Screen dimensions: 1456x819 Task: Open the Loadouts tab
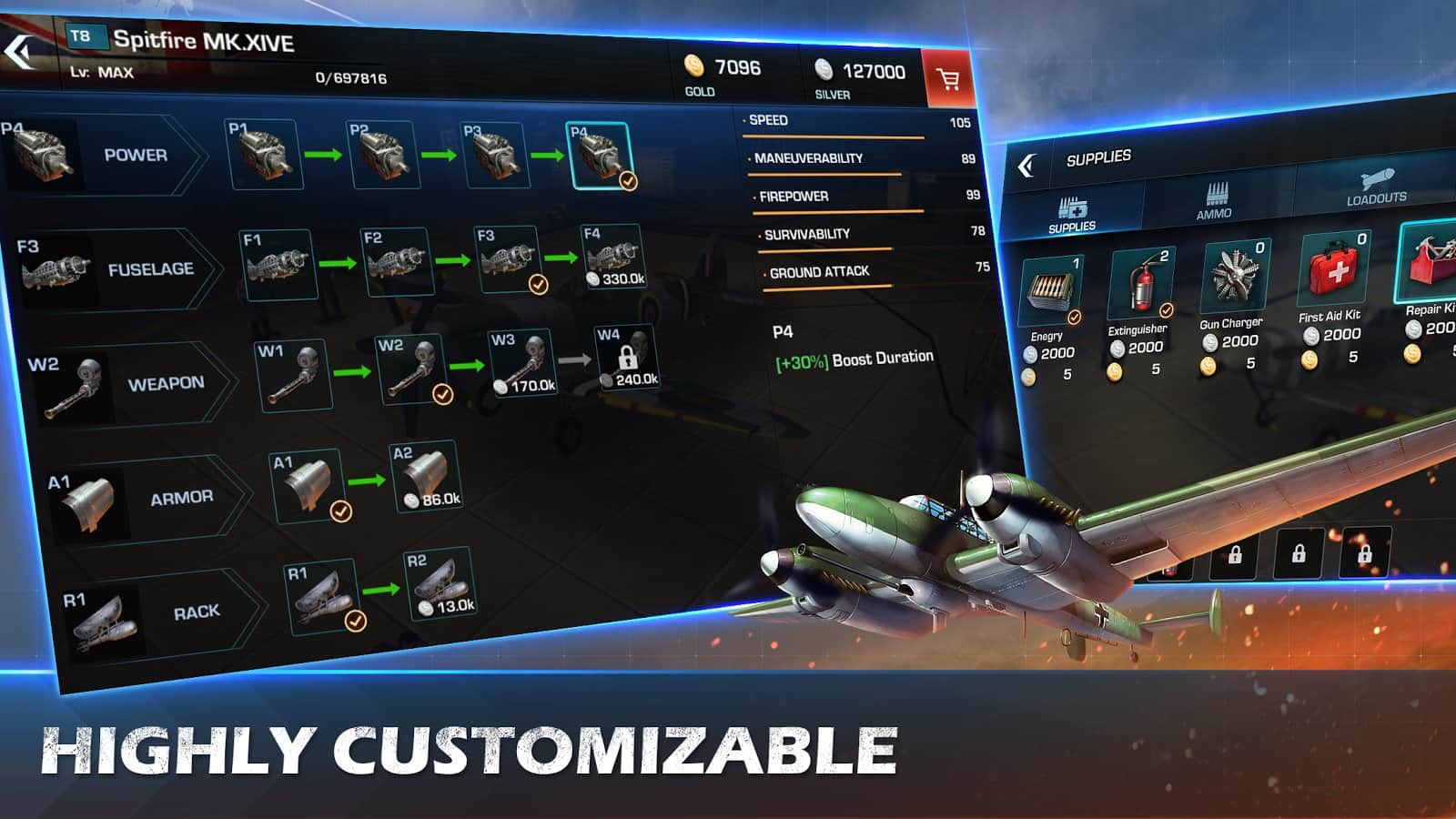point(1376,187)
